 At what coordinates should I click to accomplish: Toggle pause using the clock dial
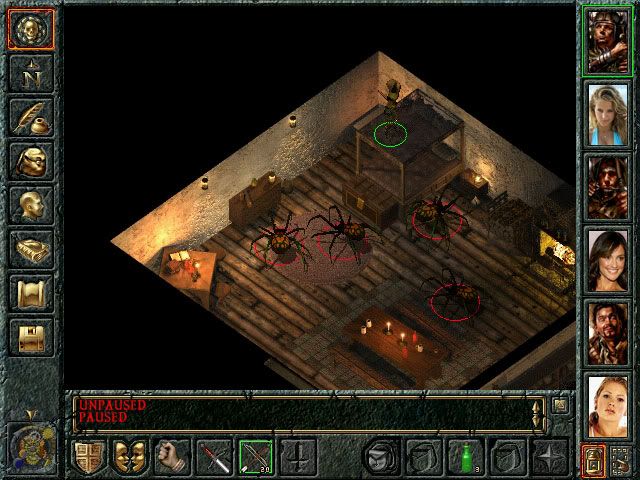(31, 441)
